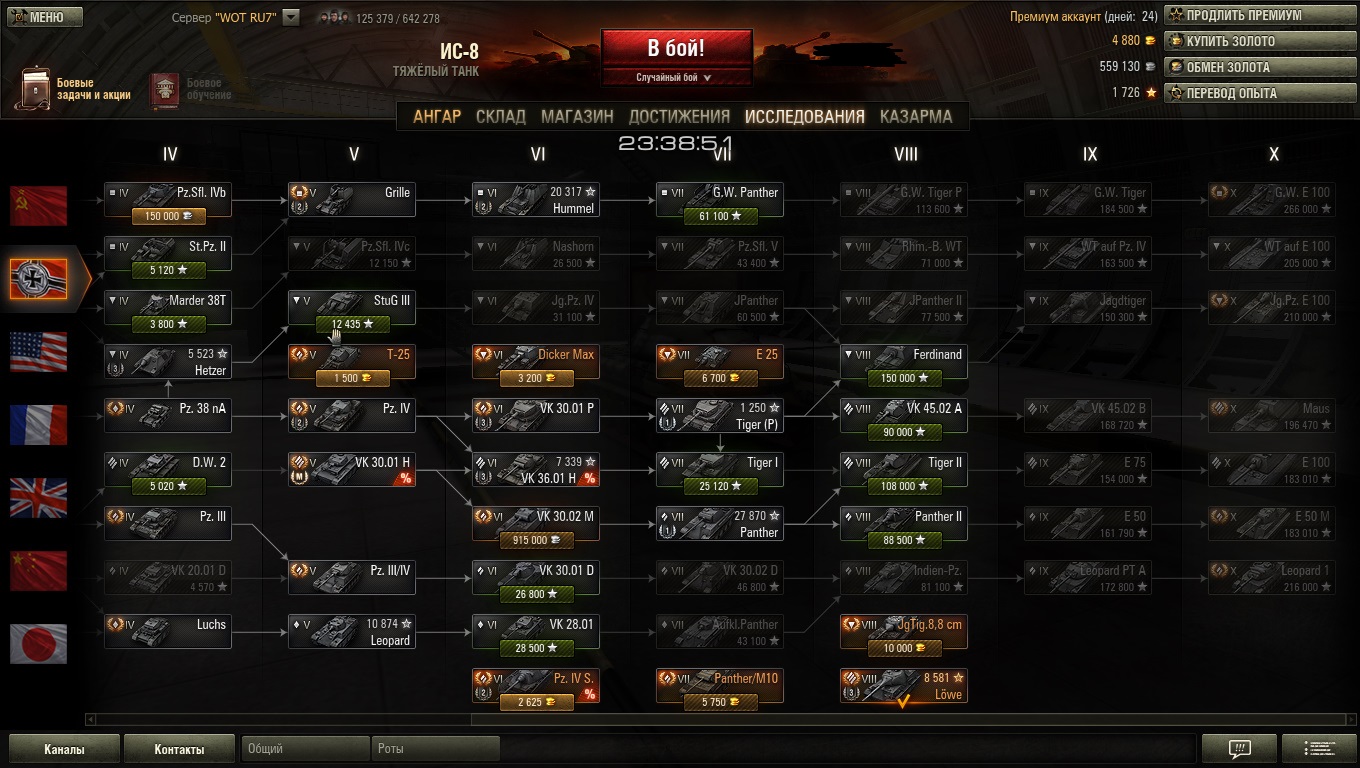Show the ДОСТИЖЕНИЯ tab
1360x768 pixels.
(x=679, y=116)
